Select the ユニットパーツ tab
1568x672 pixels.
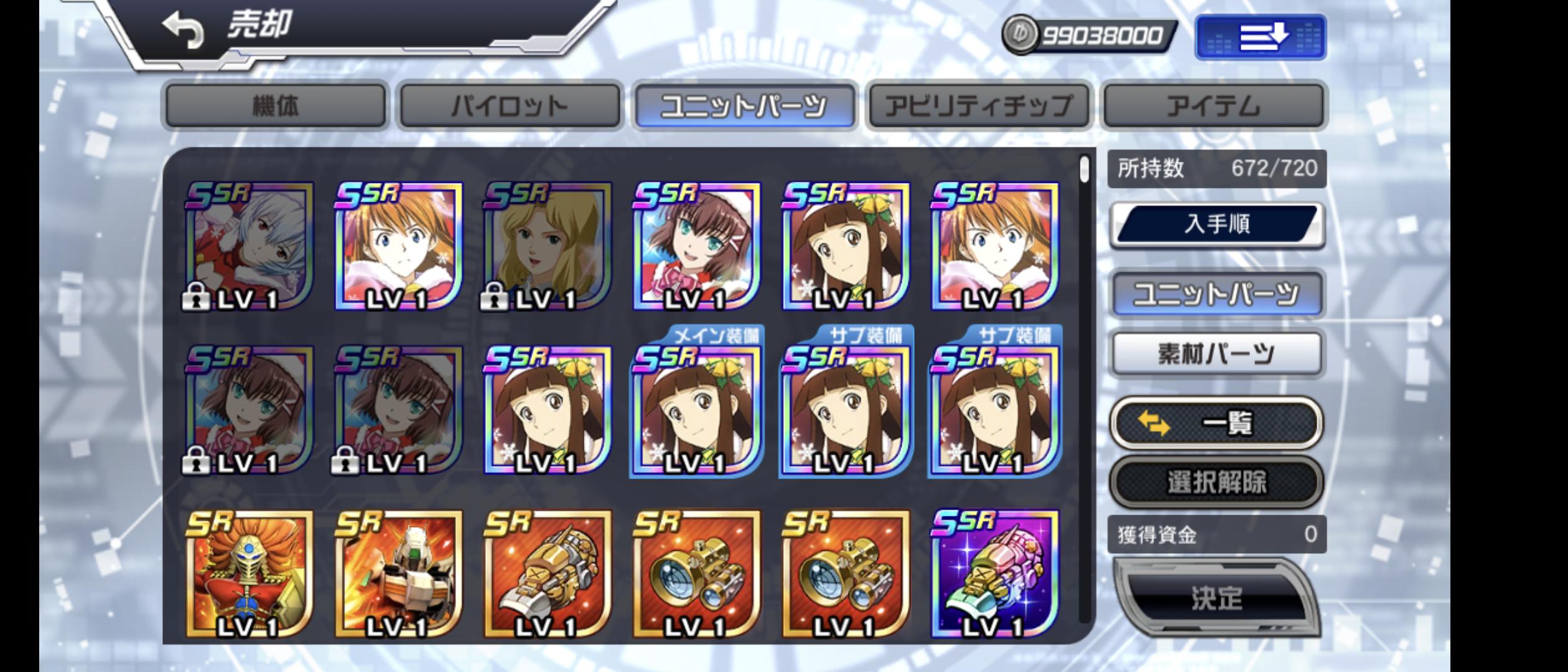click(x=744, y=106)
